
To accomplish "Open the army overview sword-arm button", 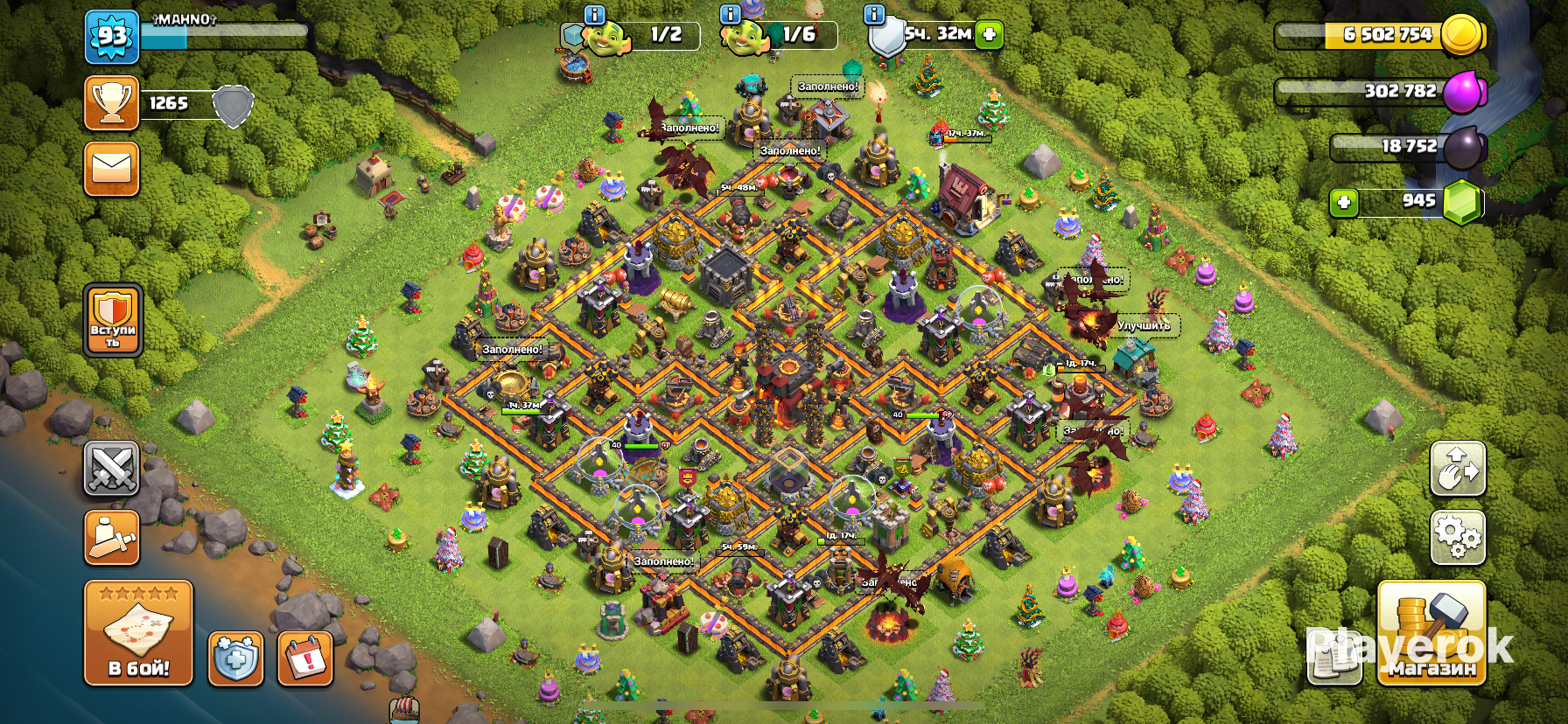I will 111,536.
